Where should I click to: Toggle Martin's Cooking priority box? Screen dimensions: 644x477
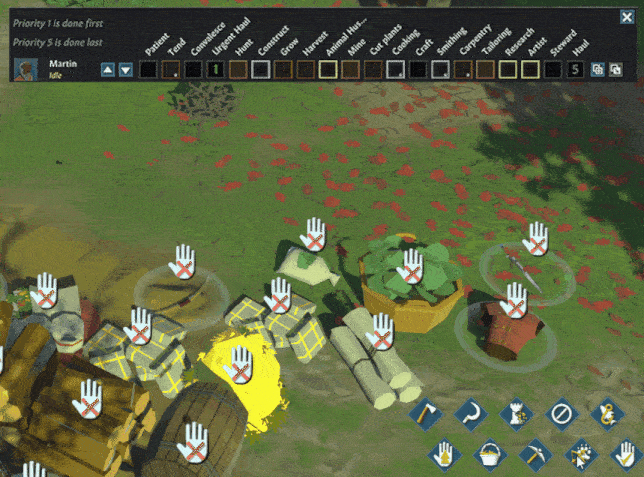click(395, 70)
